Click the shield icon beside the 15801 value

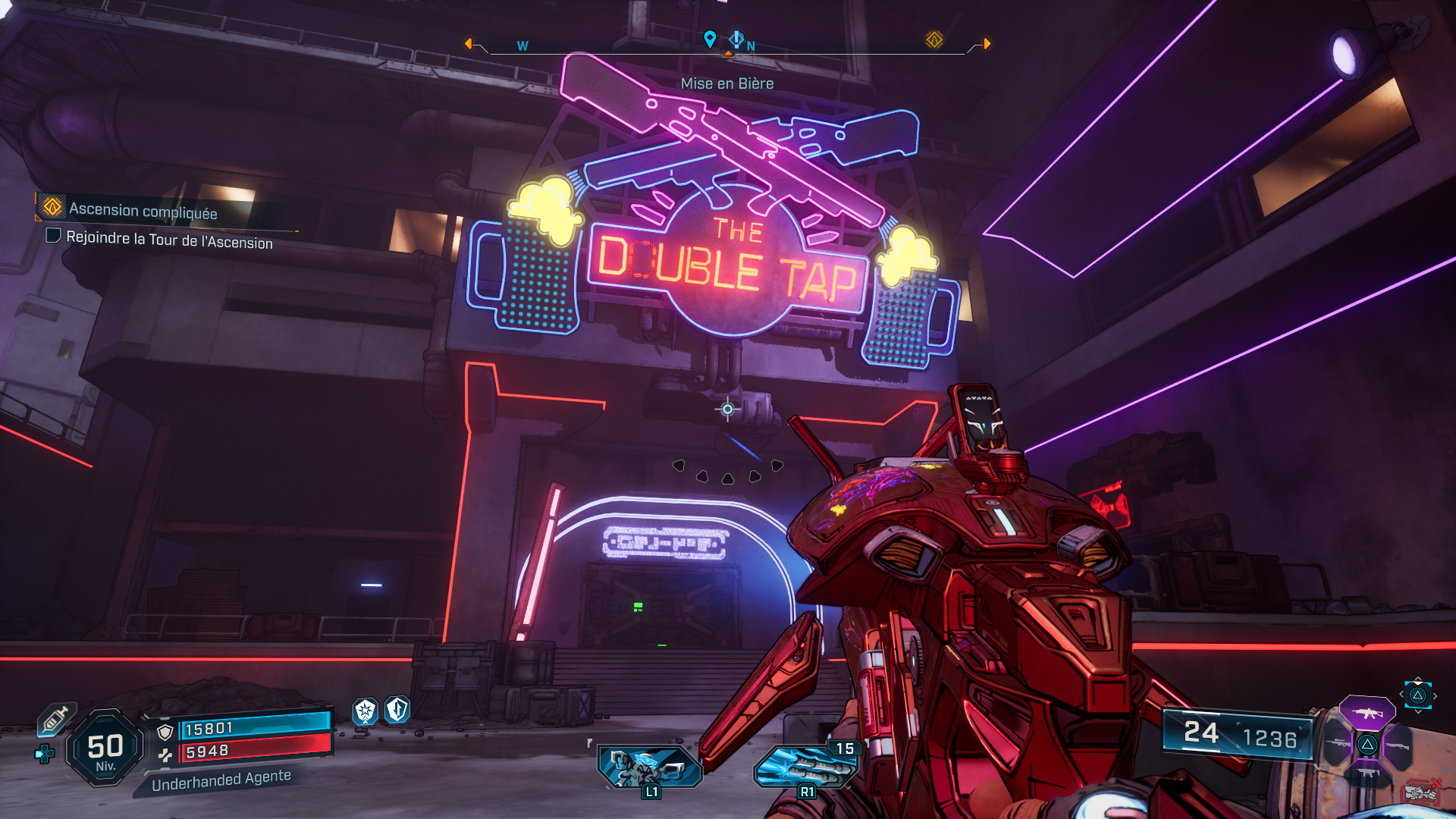(166, 732)
